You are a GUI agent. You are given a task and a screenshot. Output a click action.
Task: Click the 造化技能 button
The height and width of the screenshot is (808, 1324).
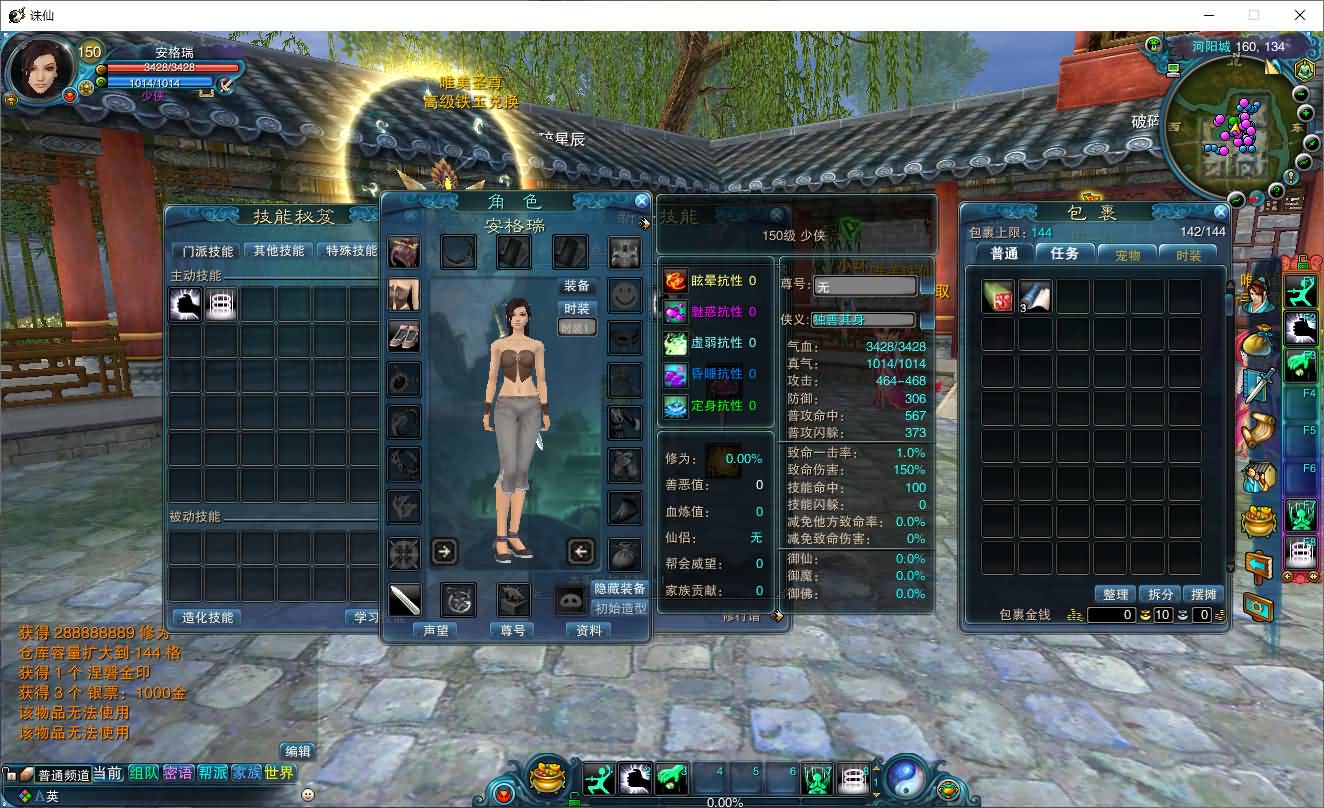(207, 618)
